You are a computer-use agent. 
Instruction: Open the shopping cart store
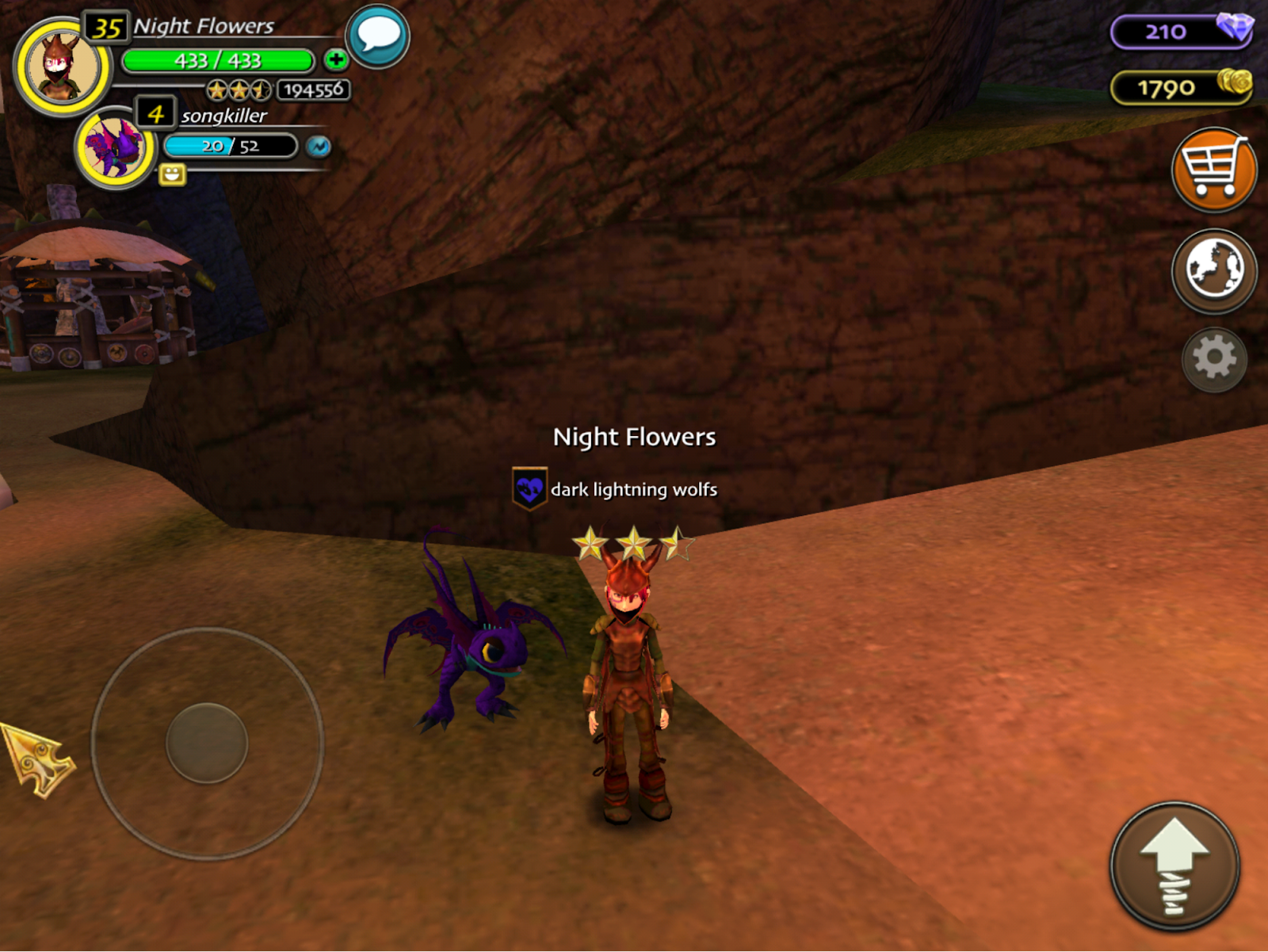(1213, 170)
